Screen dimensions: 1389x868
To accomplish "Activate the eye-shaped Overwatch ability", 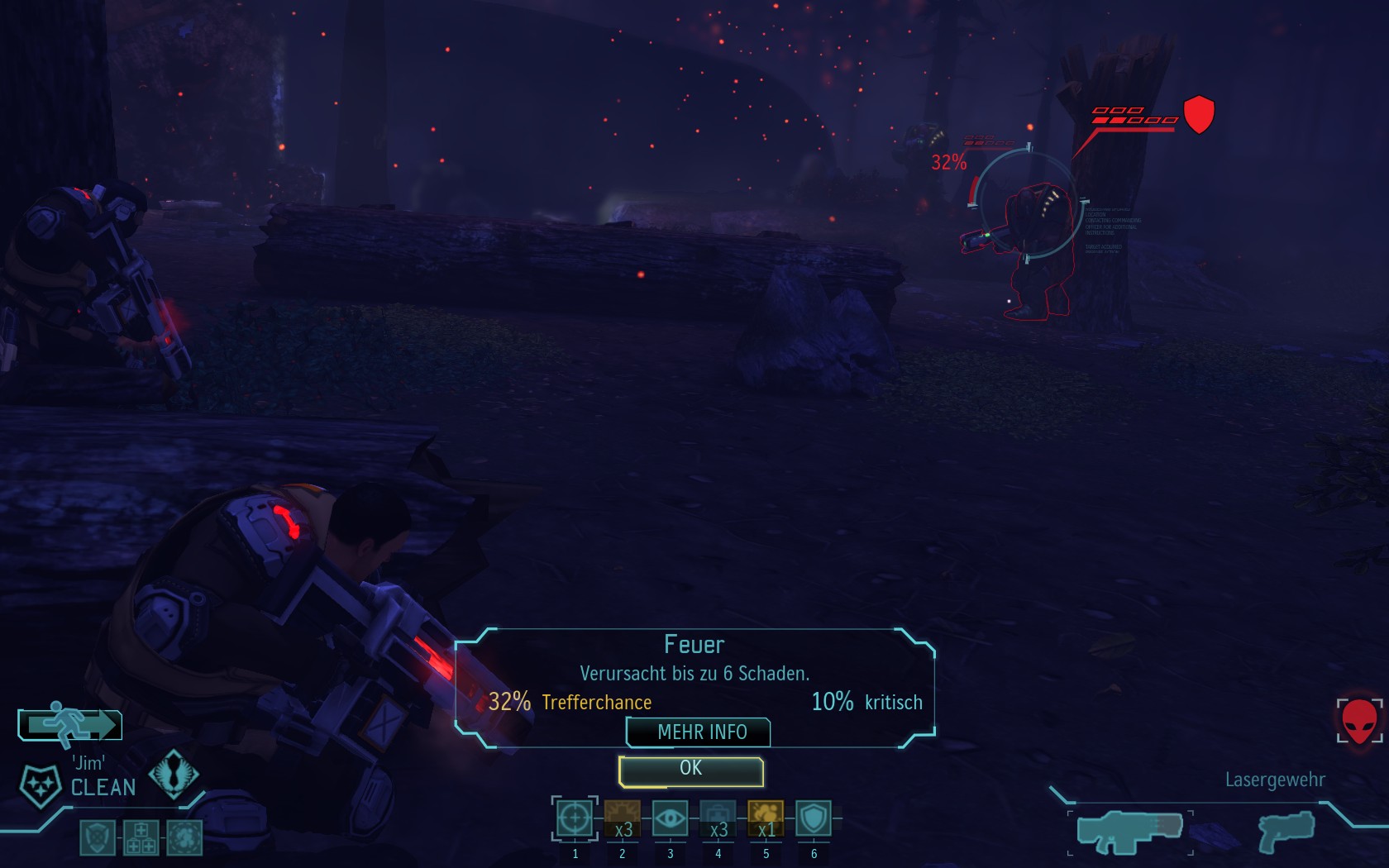I will click(670, 819).
